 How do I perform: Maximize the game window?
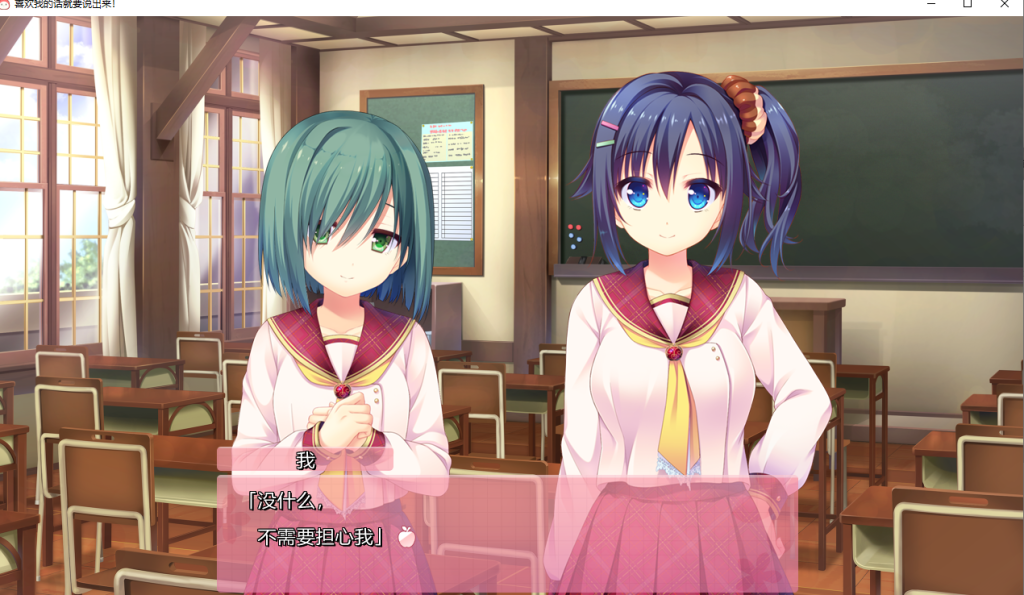[x=967, y=4]
